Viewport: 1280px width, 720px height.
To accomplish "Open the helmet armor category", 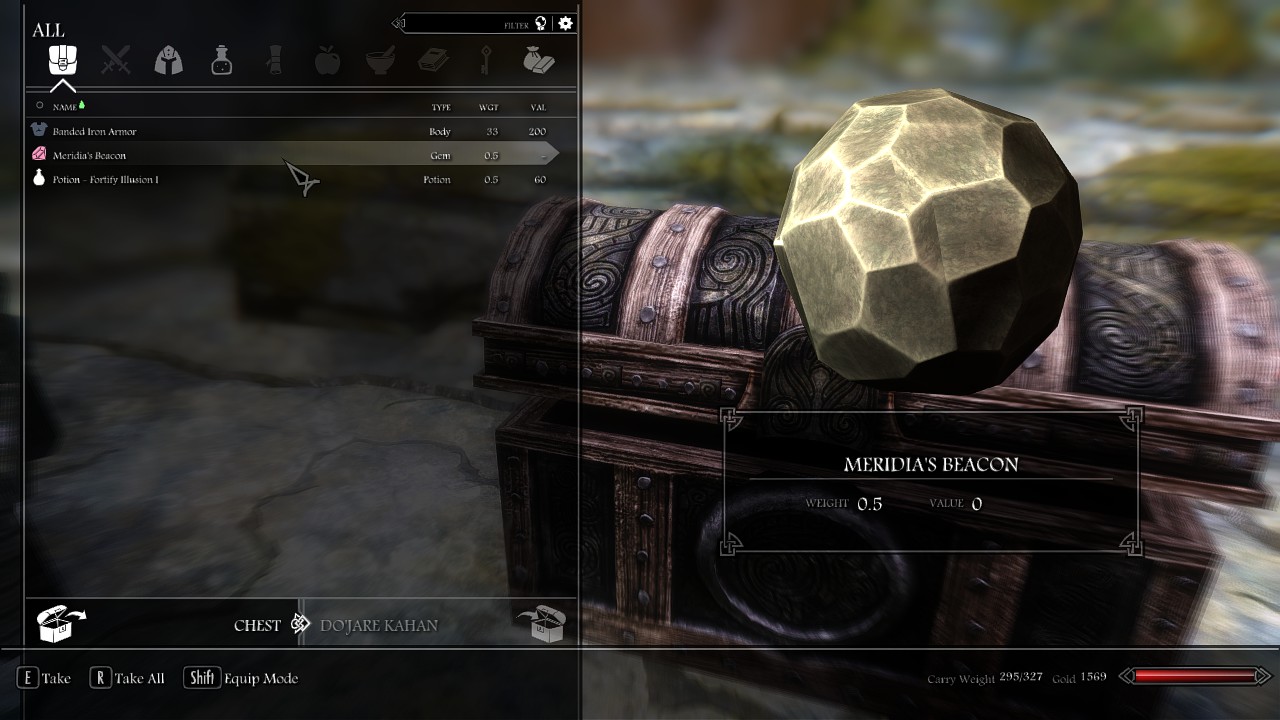I will 168,60.
